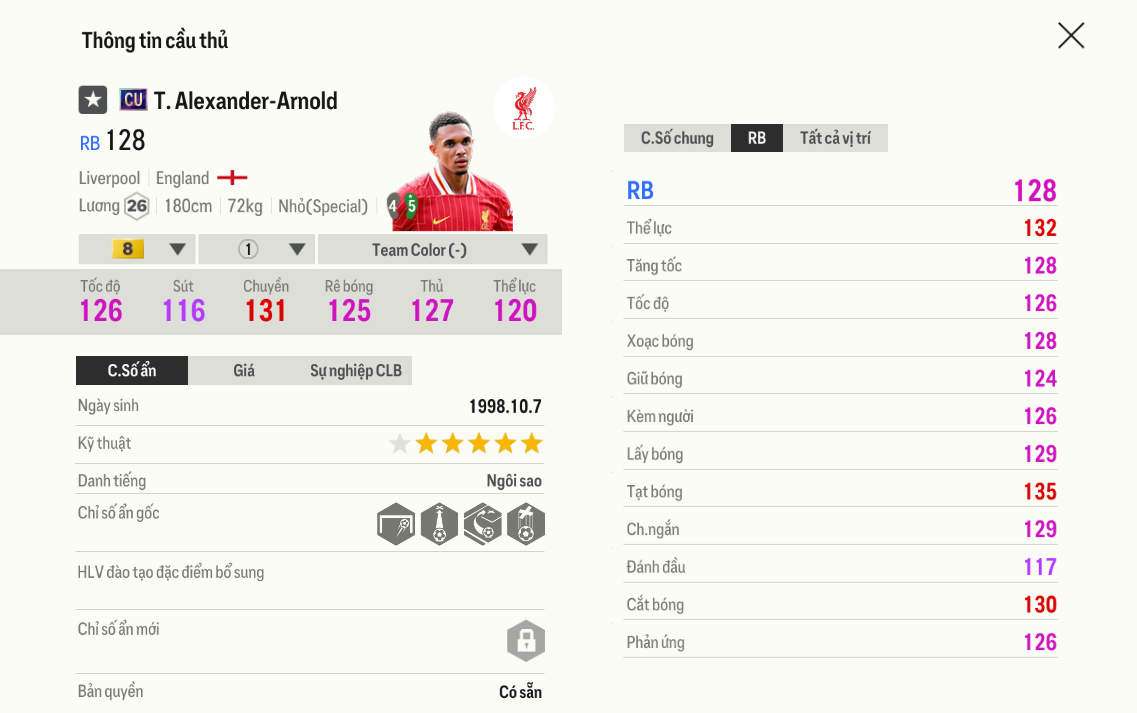1137x713 pixels.
Task: Click the locked new hidden stat icon
Action: (x=526, y=640)
